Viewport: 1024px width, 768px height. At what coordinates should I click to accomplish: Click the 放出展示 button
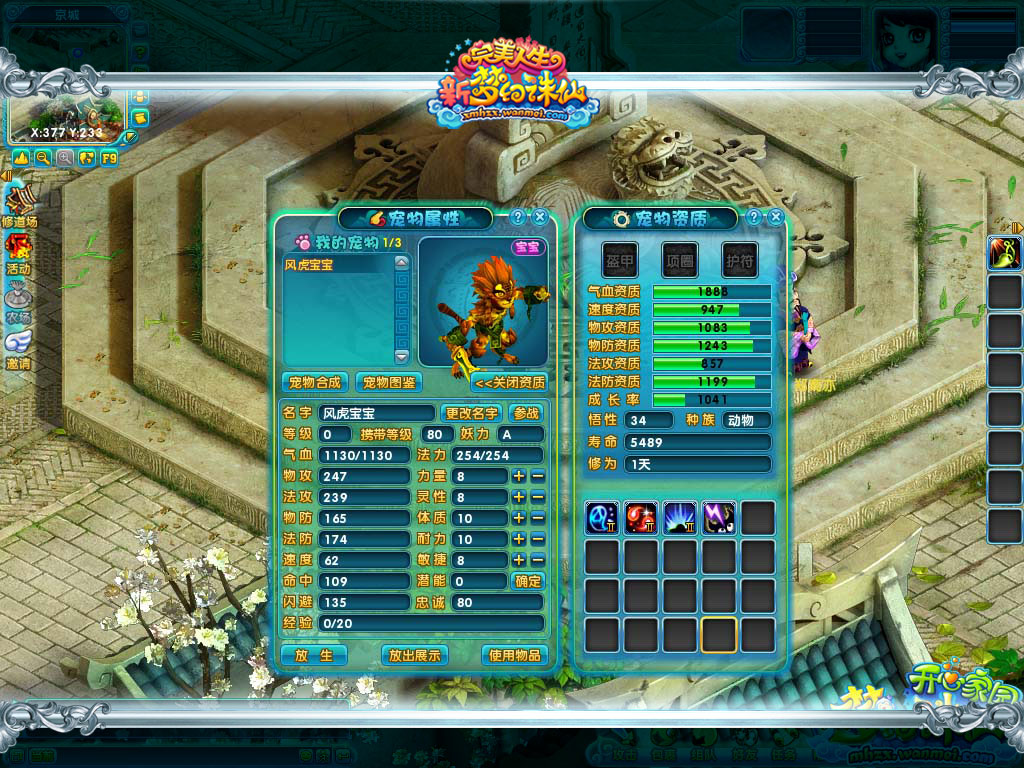[x=415, y=655]
